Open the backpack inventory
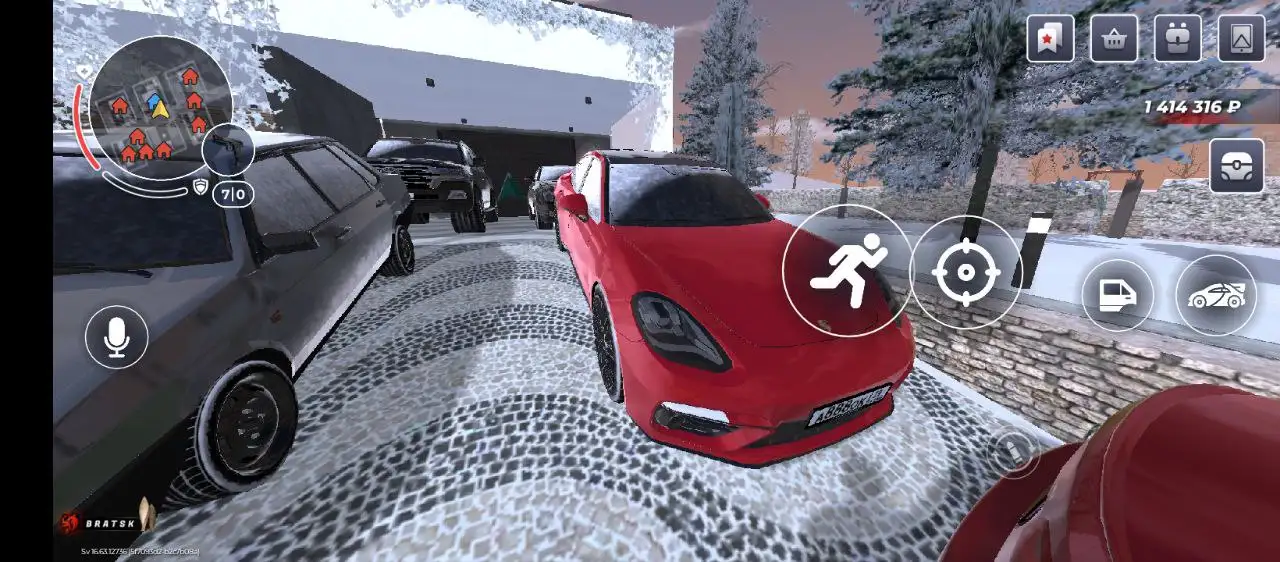 pyautogui.click(x=1178, y=39)
